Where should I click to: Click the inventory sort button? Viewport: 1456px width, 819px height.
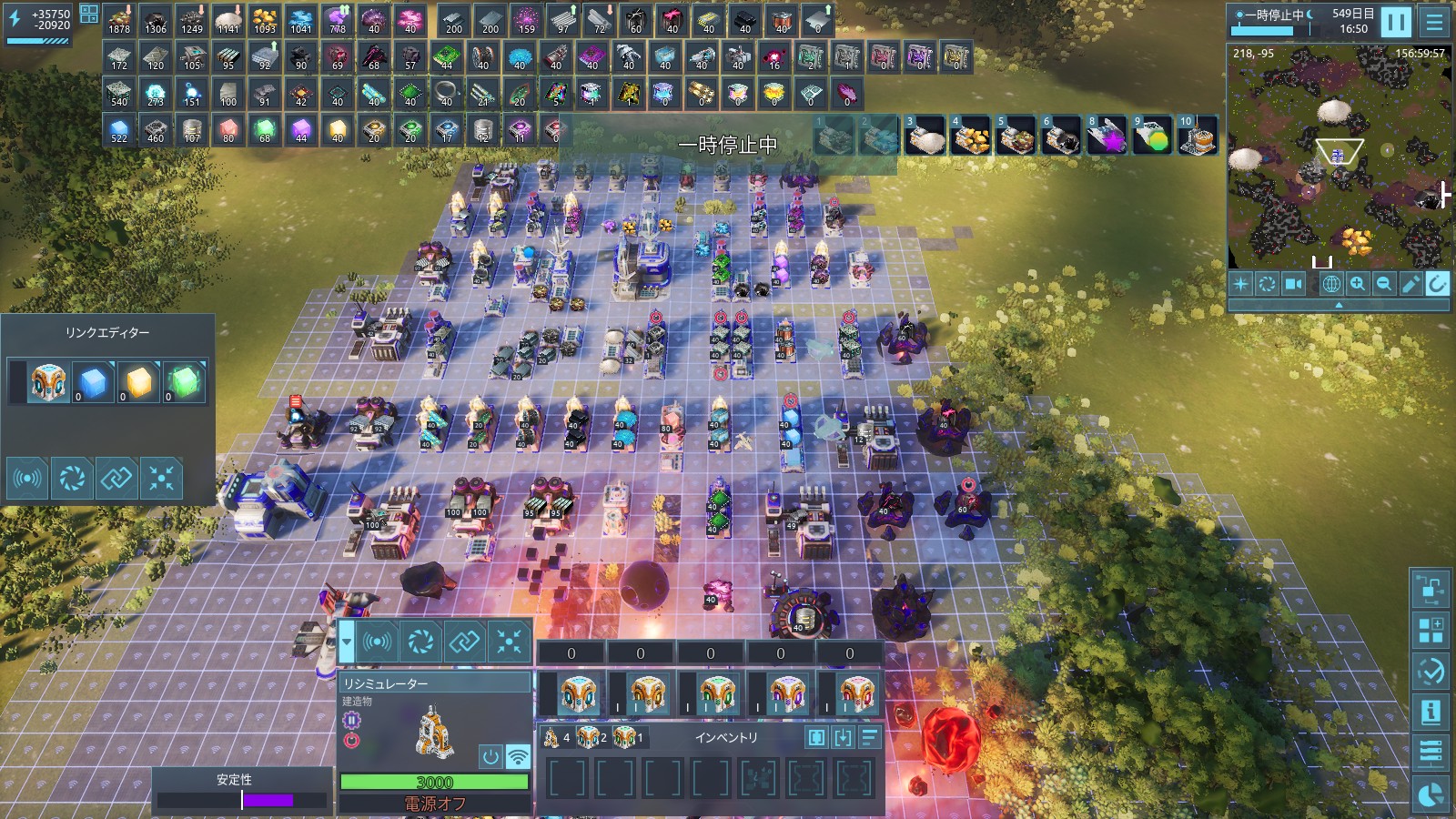point(870,737)
